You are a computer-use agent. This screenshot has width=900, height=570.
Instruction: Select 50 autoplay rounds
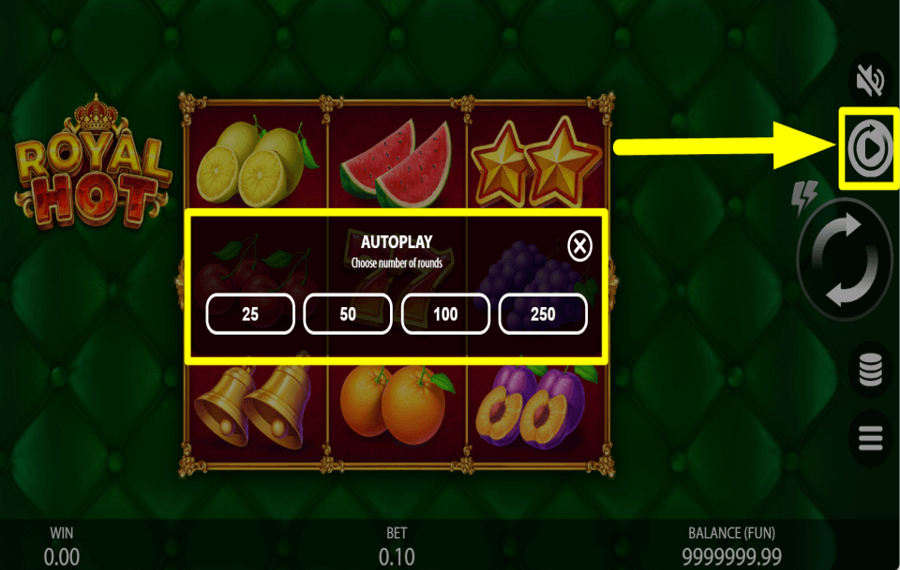click(348, 314)
